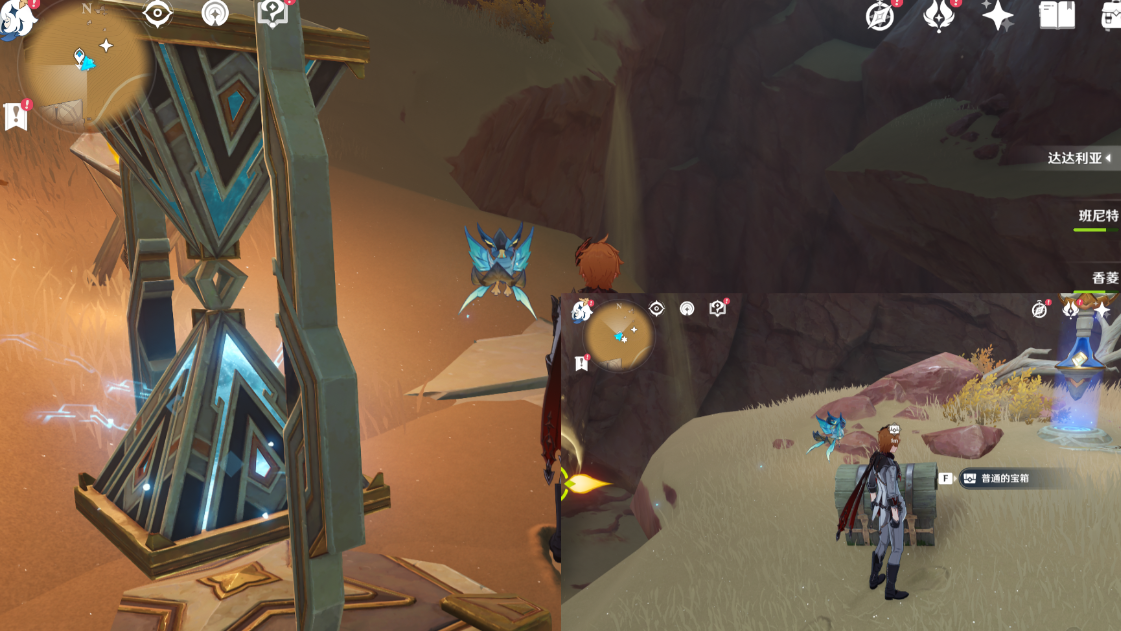Click the small compass icon in the inset view
The image size is (1121, 631).
1041,310
